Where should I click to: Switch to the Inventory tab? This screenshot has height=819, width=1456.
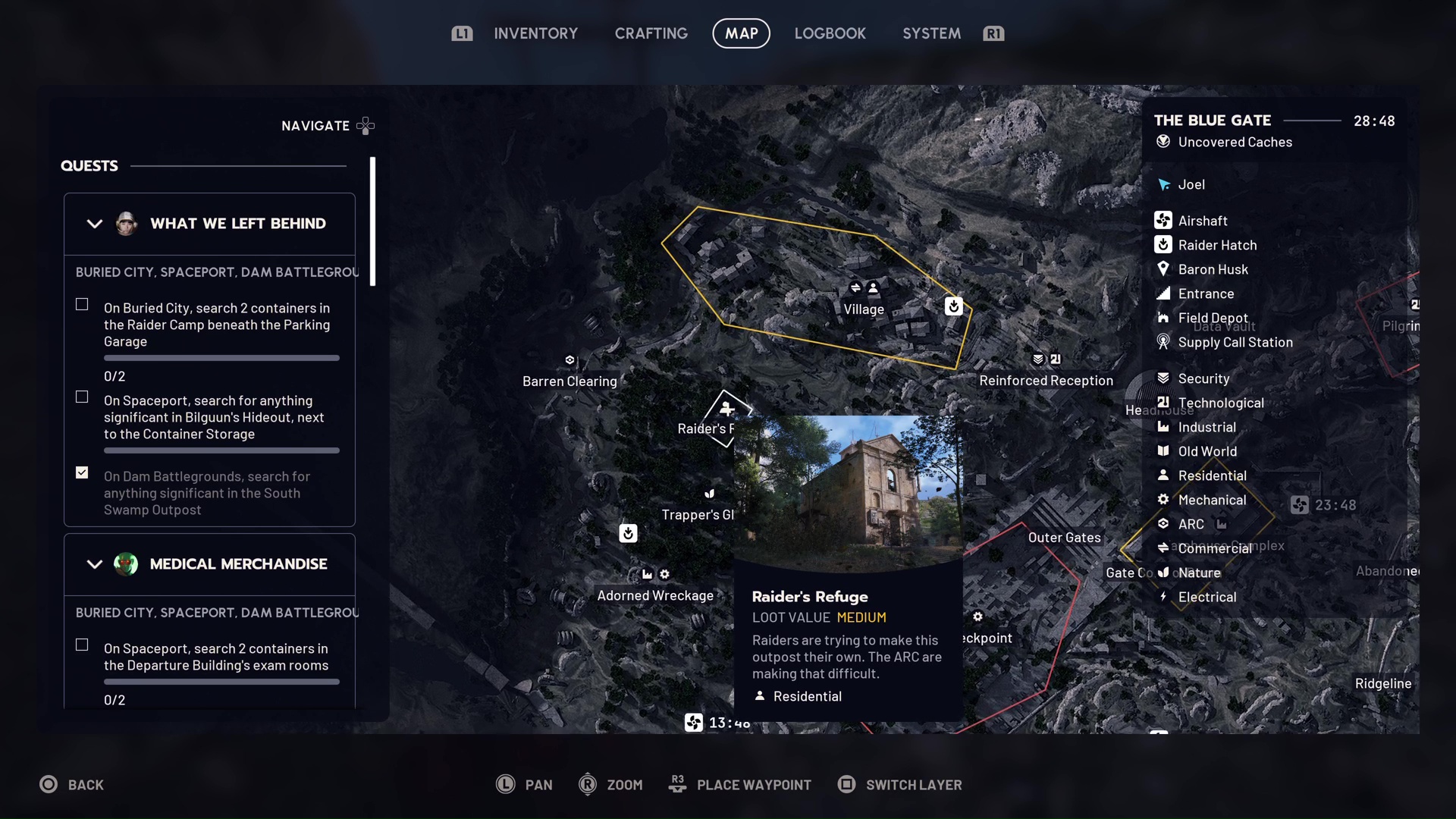pyautogui.click(x=535, y=33)
